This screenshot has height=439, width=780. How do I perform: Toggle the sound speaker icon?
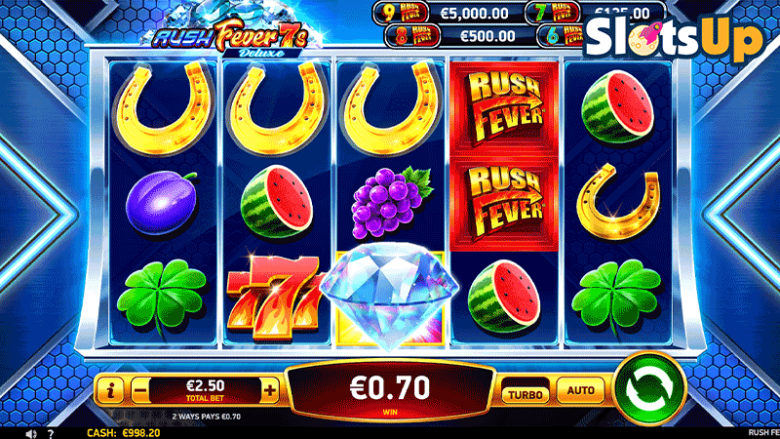[31, 433]
